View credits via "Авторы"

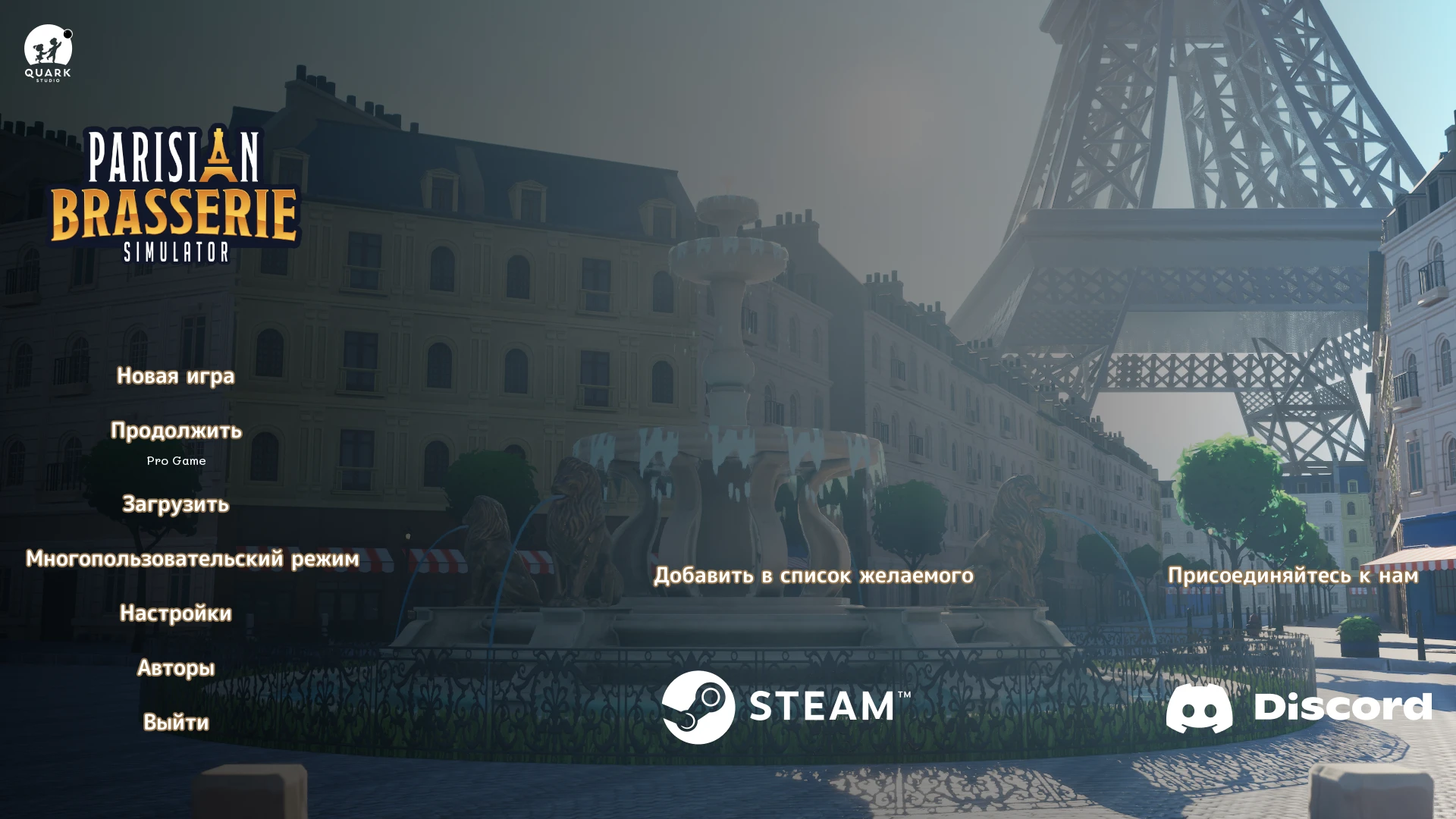pyautogui.click(x=176, y=668)
